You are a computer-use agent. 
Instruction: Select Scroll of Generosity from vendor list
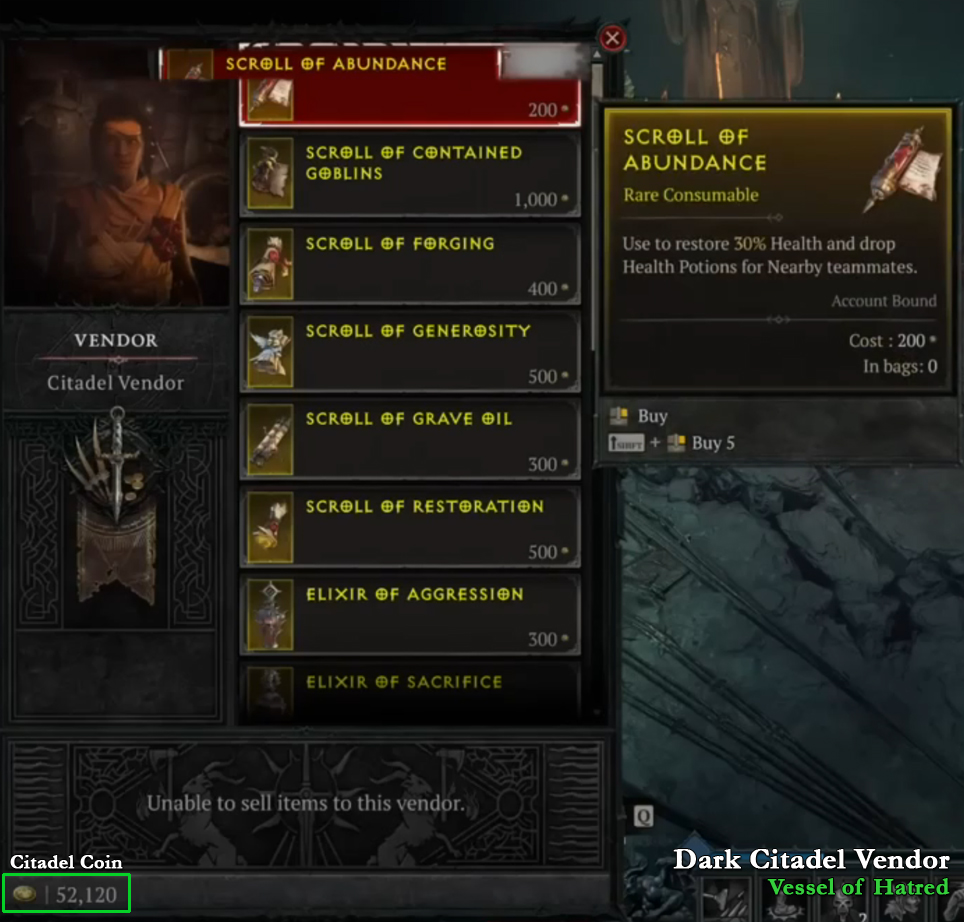410,350
